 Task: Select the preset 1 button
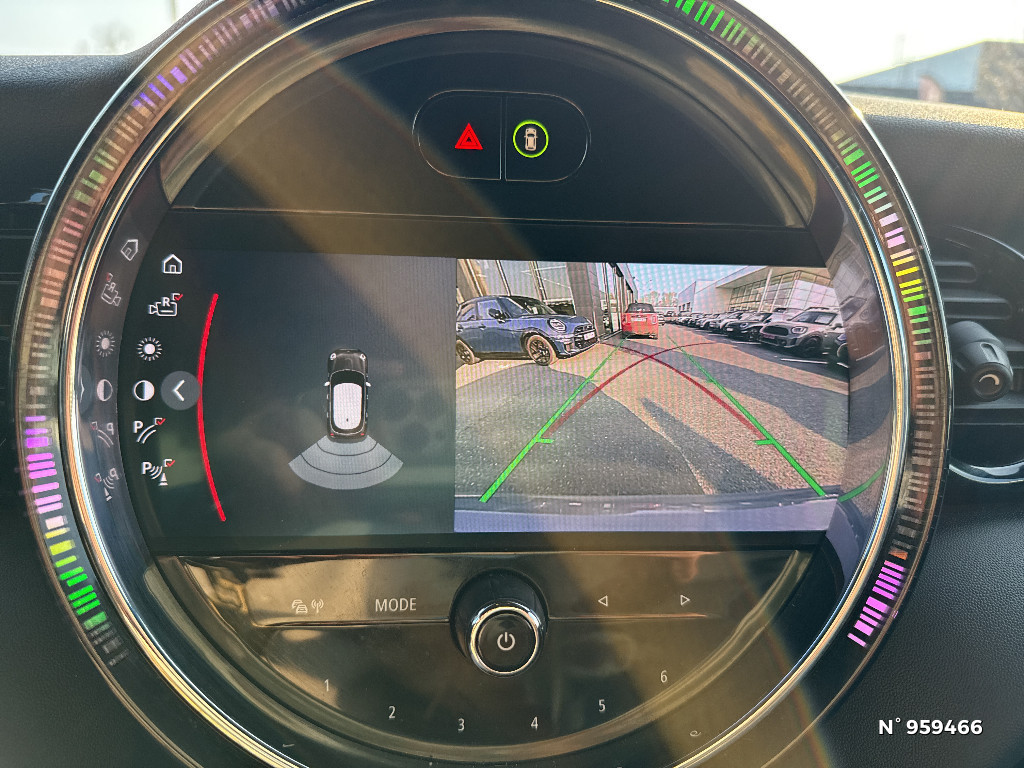click(x=326, y=686)
